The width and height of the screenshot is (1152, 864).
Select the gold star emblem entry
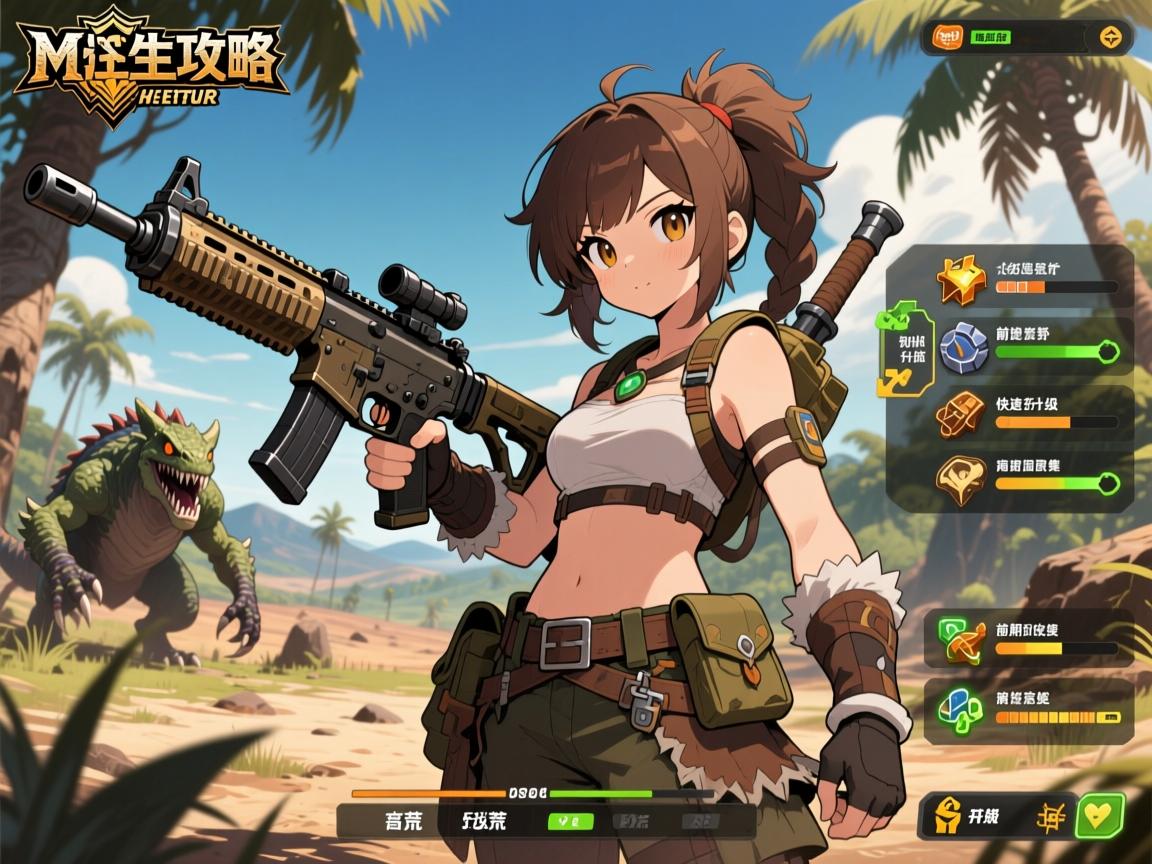(x=959, y=279)
